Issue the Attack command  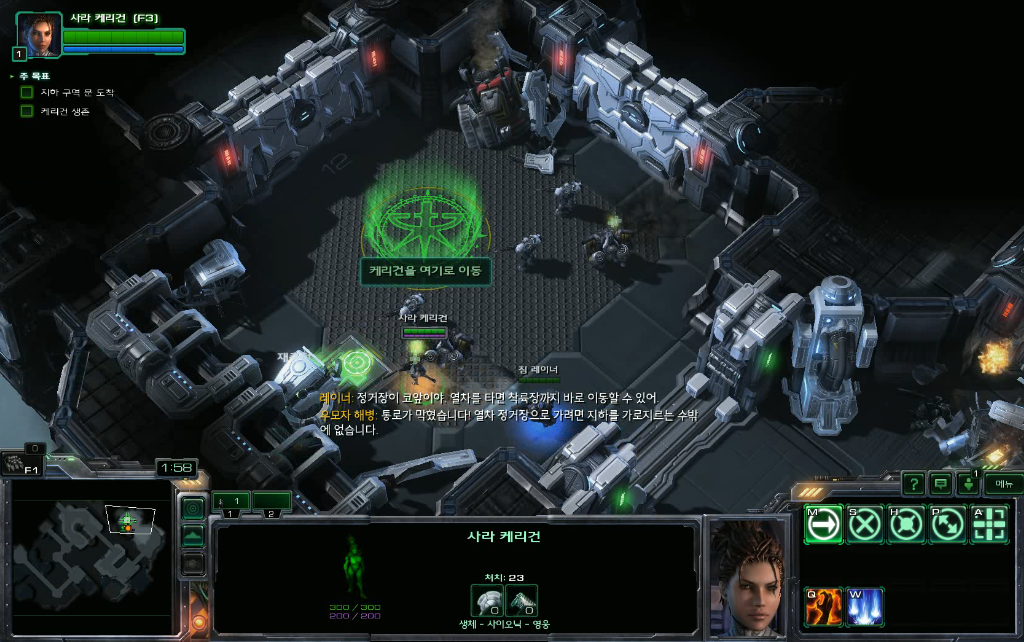click(x=989, y=526)
